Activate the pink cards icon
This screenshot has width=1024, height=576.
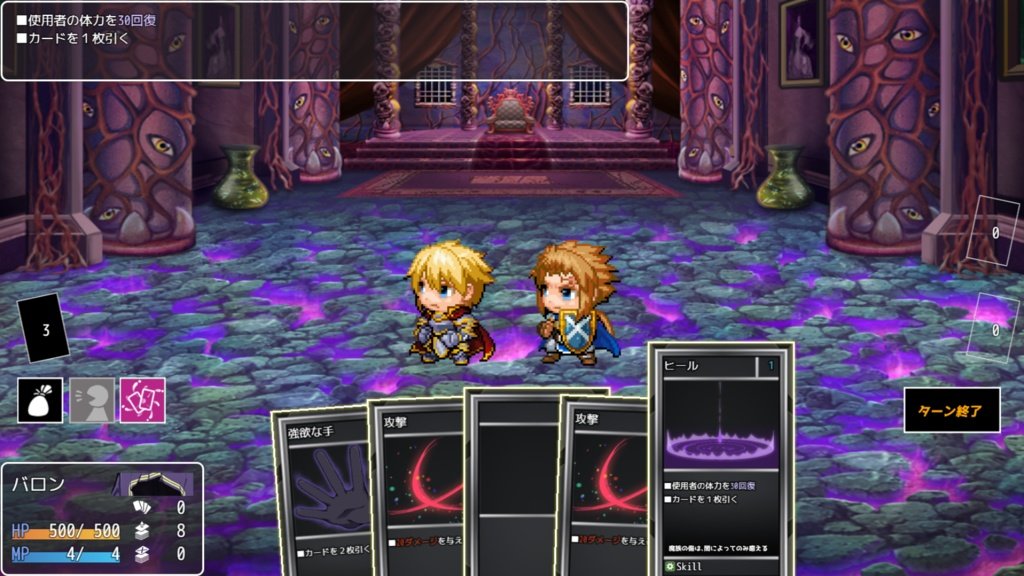coord(143,400)
